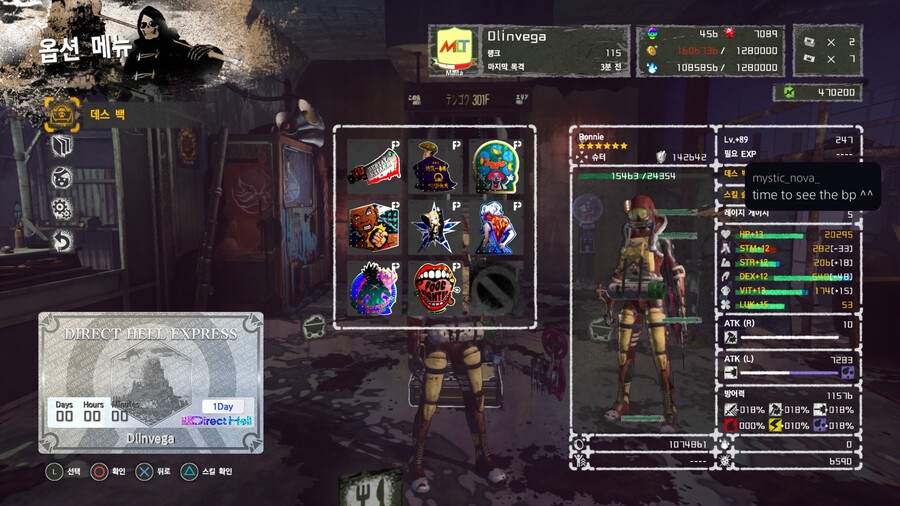900x506 pixels.
Task: Select the Food Fighter mouth decal
Action: point(434,288)
